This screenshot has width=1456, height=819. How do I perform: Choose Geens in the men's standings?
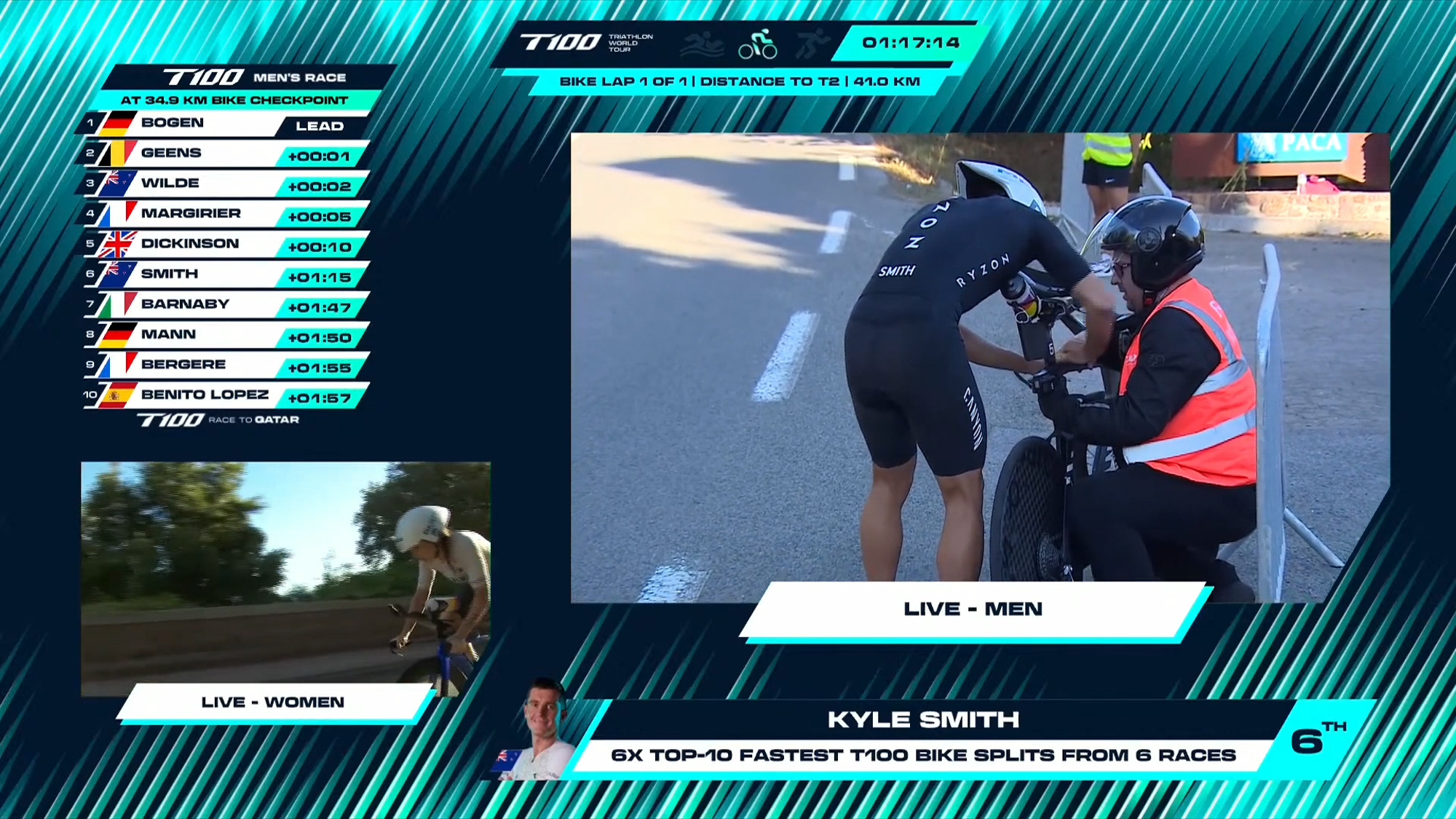(226, 154)
